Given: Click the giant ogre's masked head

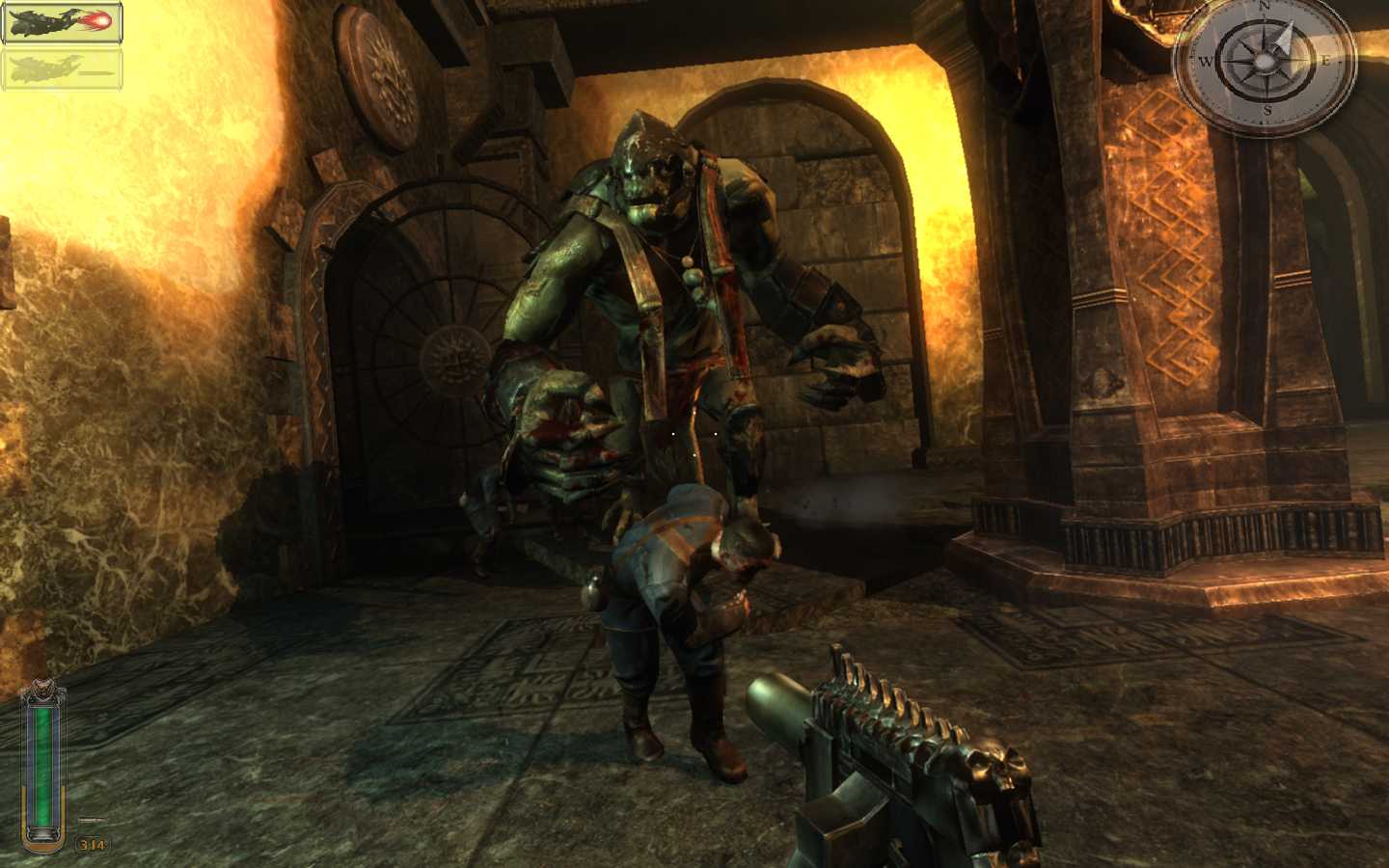Looking at the screenshot, I should pyautogui.click(x=648, y=164).
